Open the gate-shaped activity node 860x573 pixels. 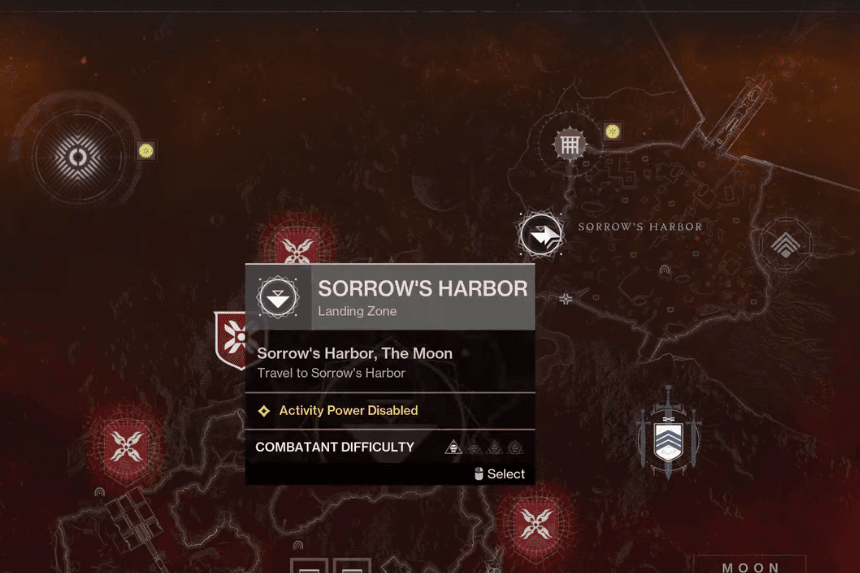click(x=570, y=145)
